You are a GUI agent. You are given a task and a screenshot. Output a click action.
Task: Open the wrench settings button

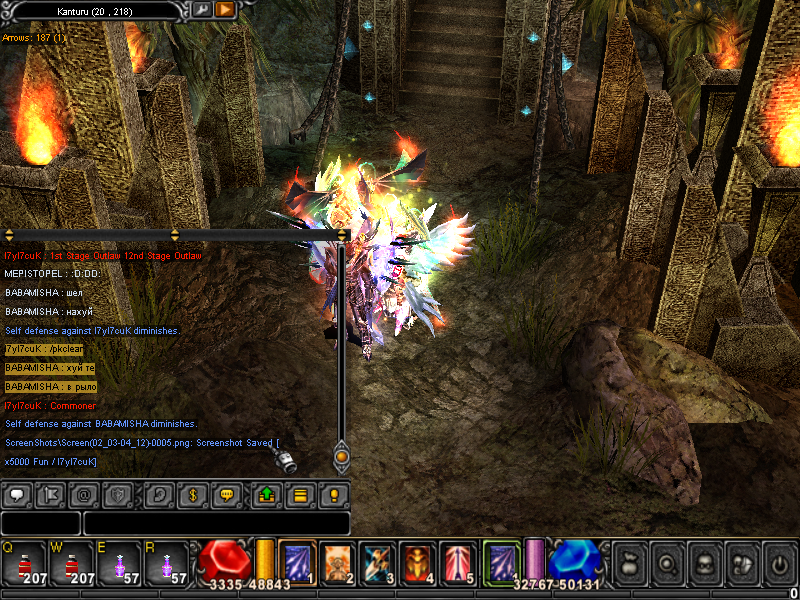pyautogui.click(x=202, y=10)
